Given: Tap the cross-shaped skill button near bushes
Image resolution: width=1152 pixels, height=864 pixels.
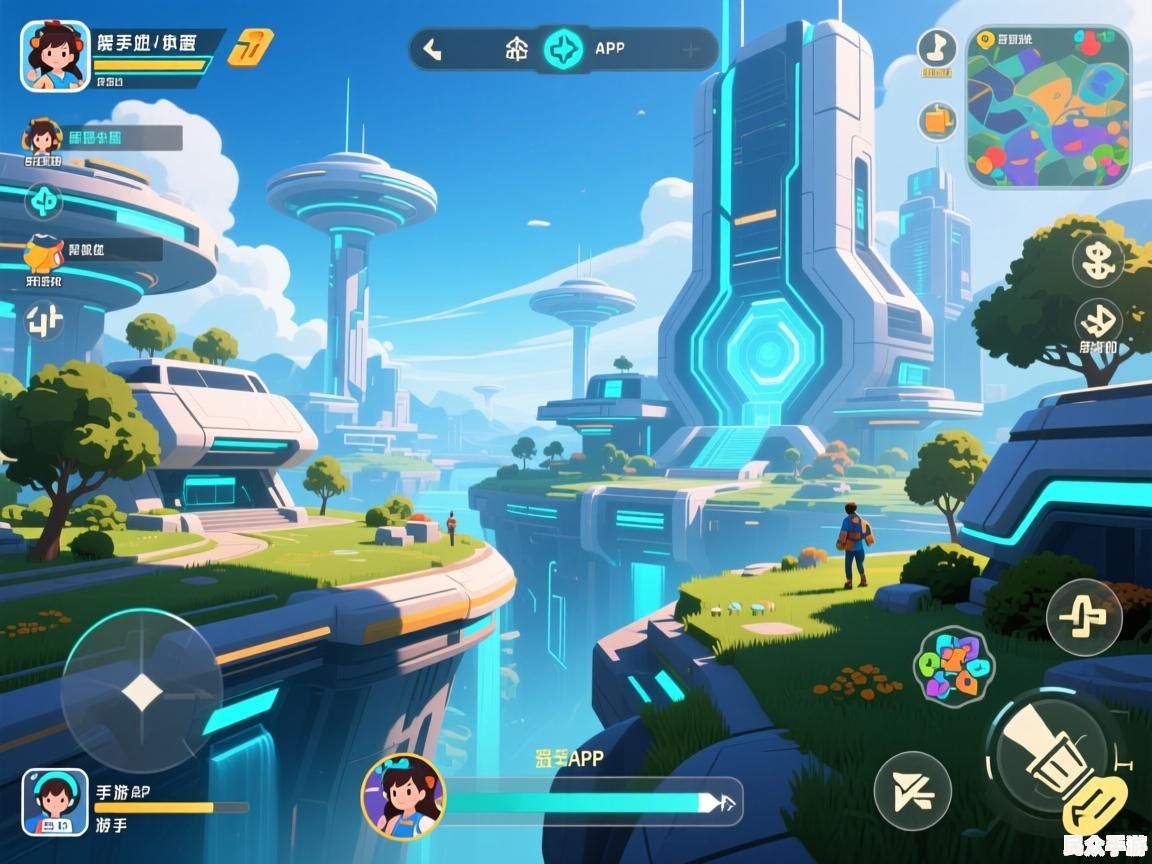Looking at the screenshot, I should (1083, 616).
